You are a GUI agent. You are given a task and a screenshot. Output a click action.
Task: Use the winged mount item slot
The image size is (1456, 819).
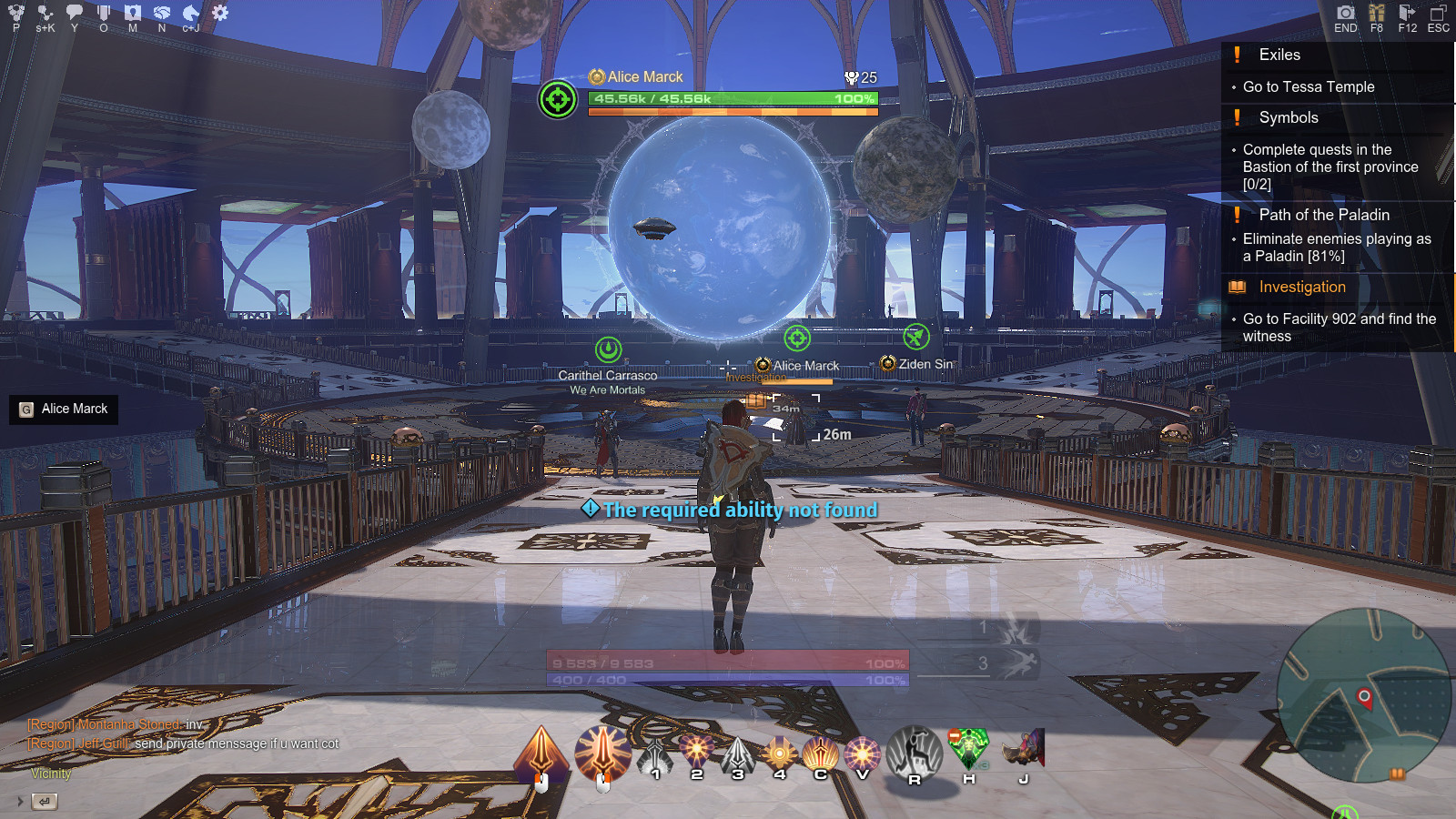point(1024,750)
